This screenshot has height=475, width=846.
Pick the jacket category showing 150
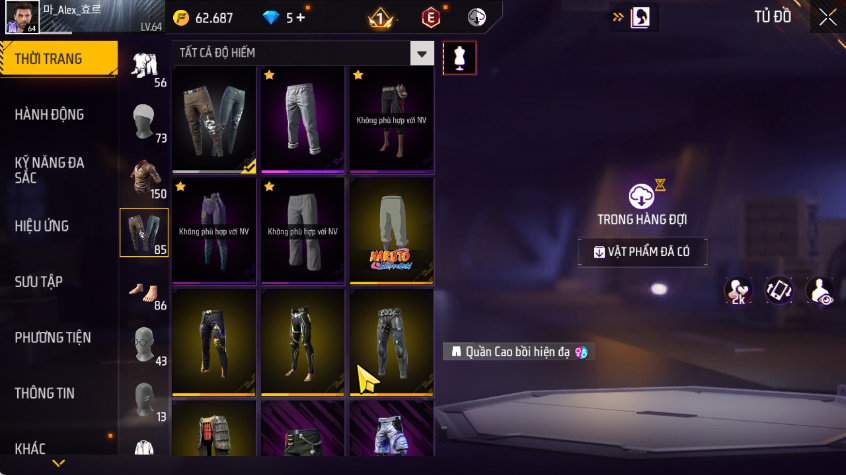click(x=144, y=179)
